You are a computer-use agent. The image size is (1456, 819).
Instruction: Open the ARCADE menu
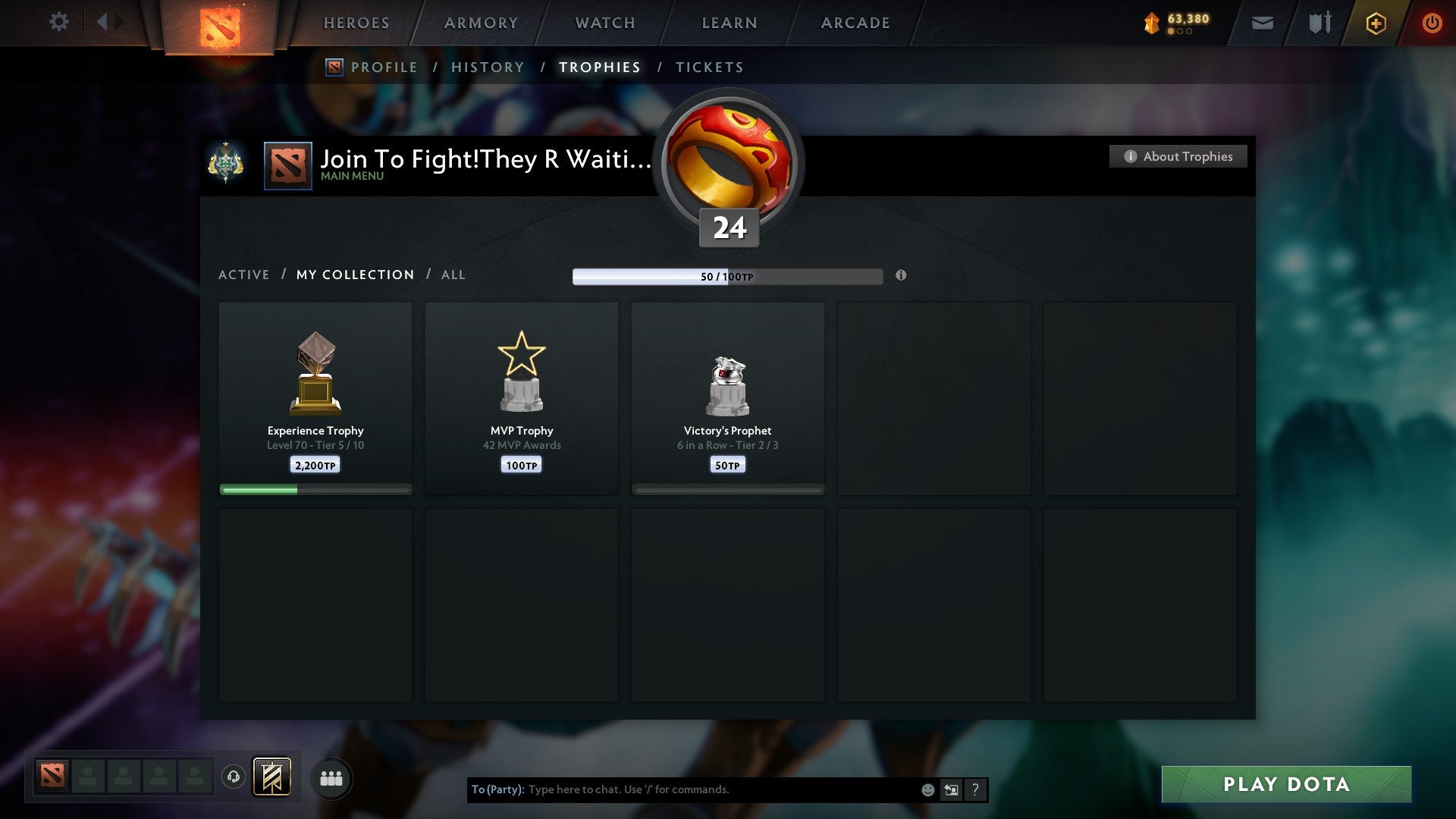[x=855, y=23]
